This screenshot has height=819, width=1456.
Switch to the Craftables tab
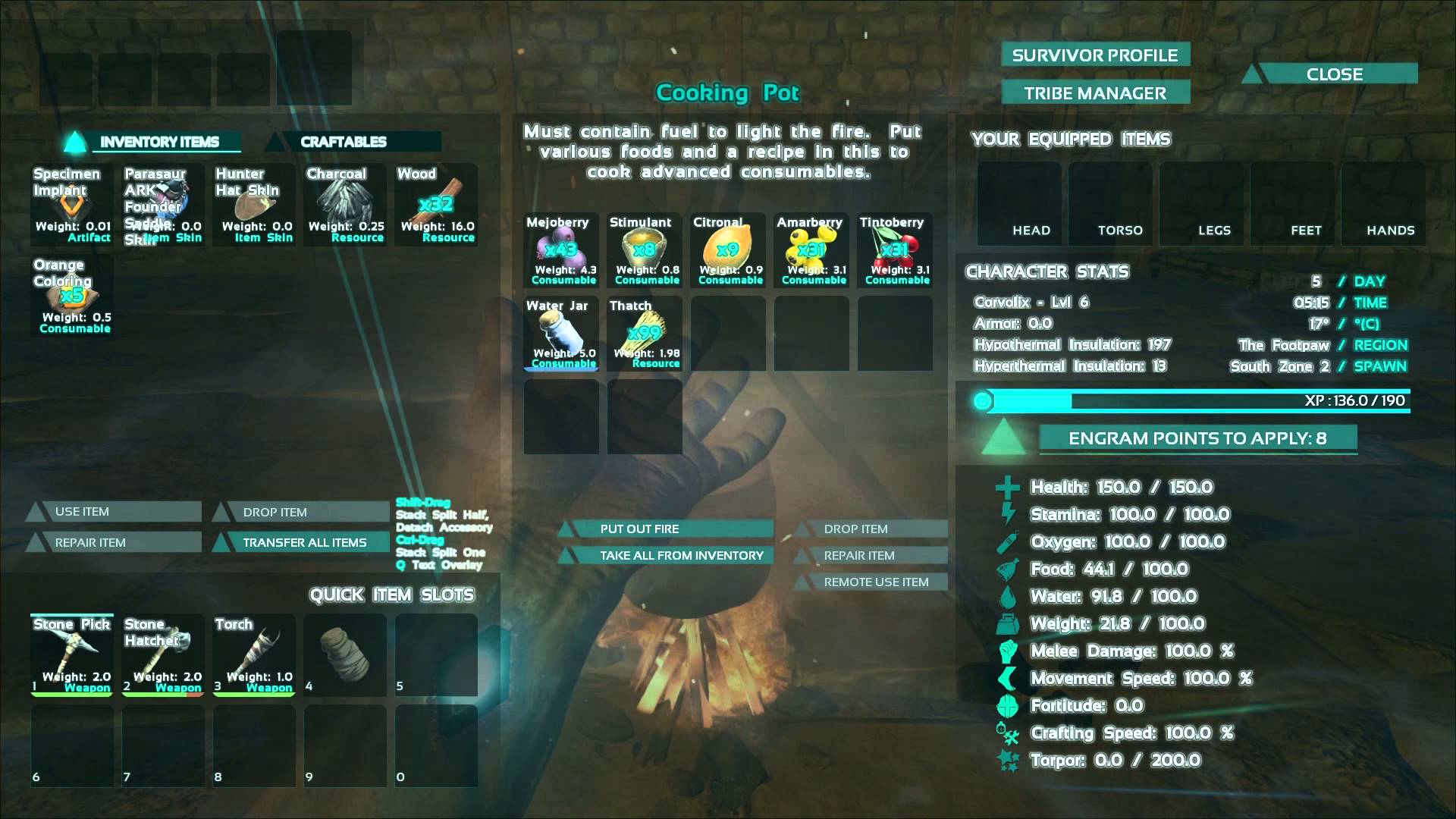point(344,142)
